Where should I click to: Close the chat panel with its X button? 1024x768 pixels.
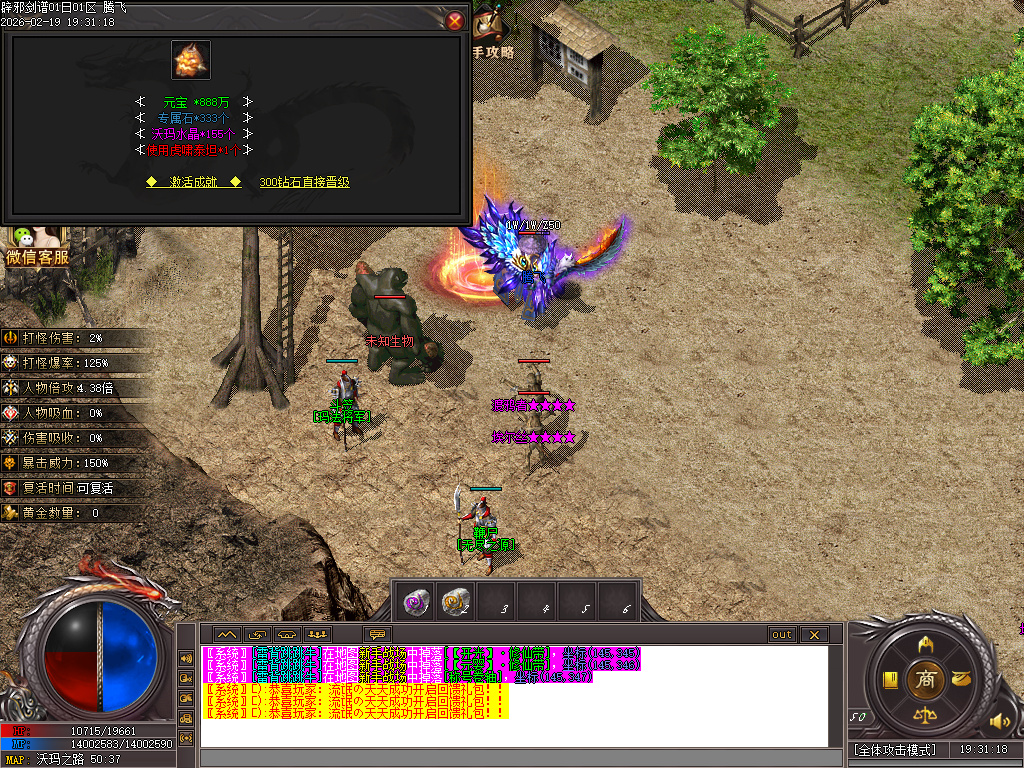click(x=814, y=634)
